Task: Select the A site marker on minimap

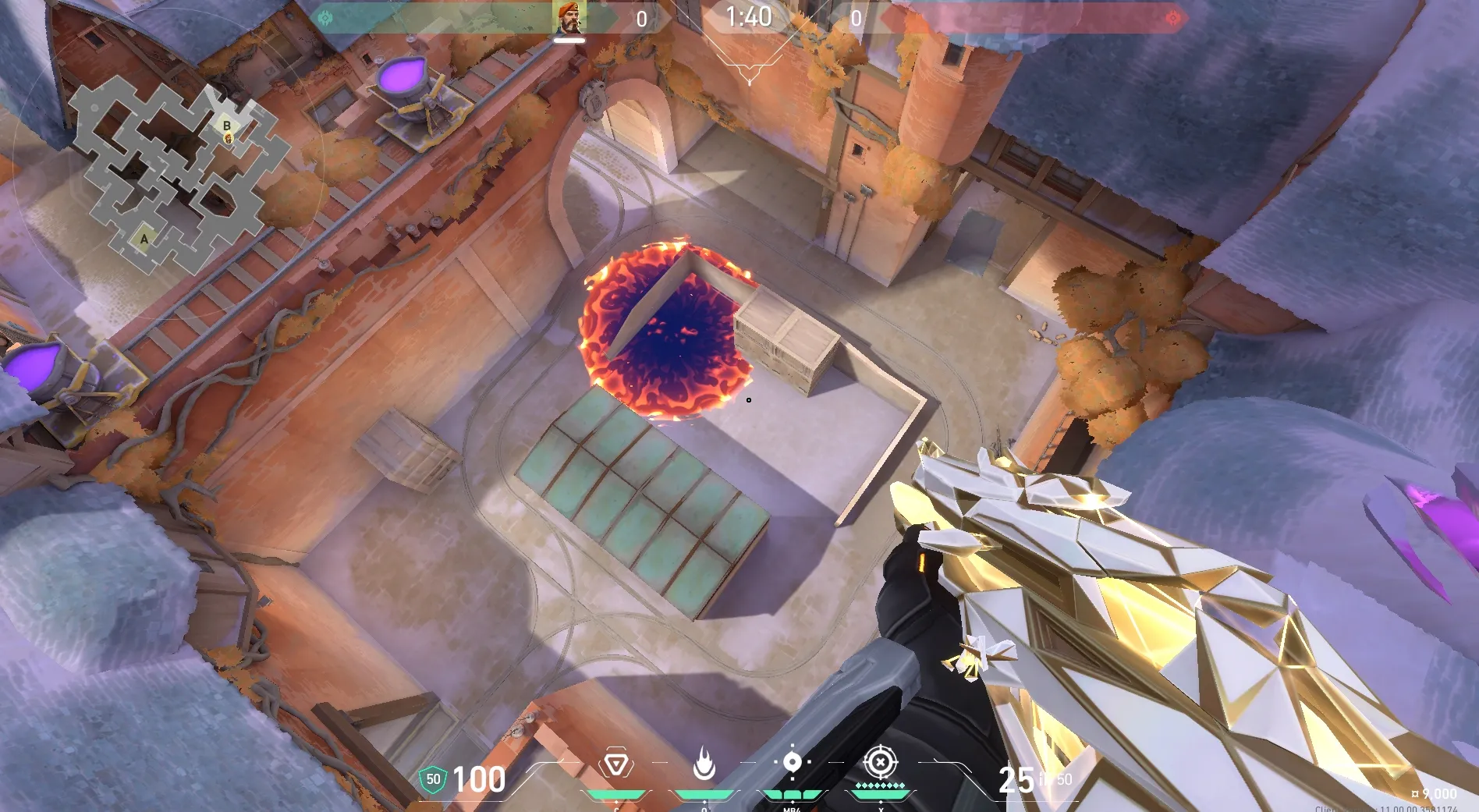Action: click(144, 239)
